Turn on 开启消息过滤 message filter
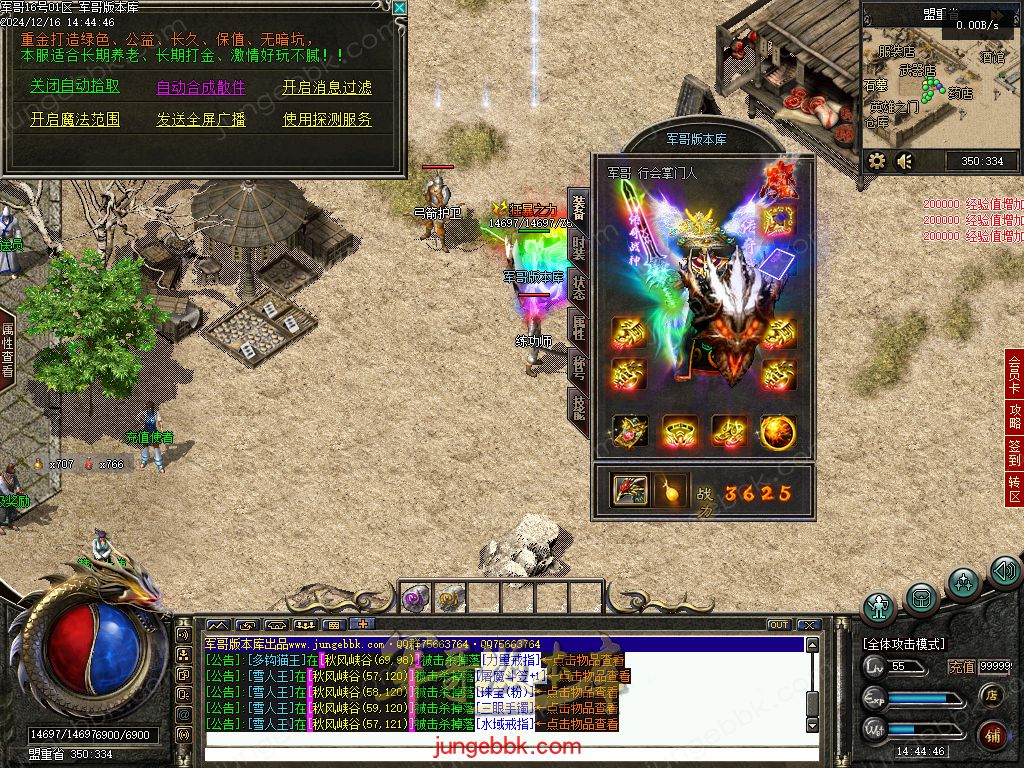The height and width of the screenshot is (768, 1024). pyautogui.click(x=327, y=87)
